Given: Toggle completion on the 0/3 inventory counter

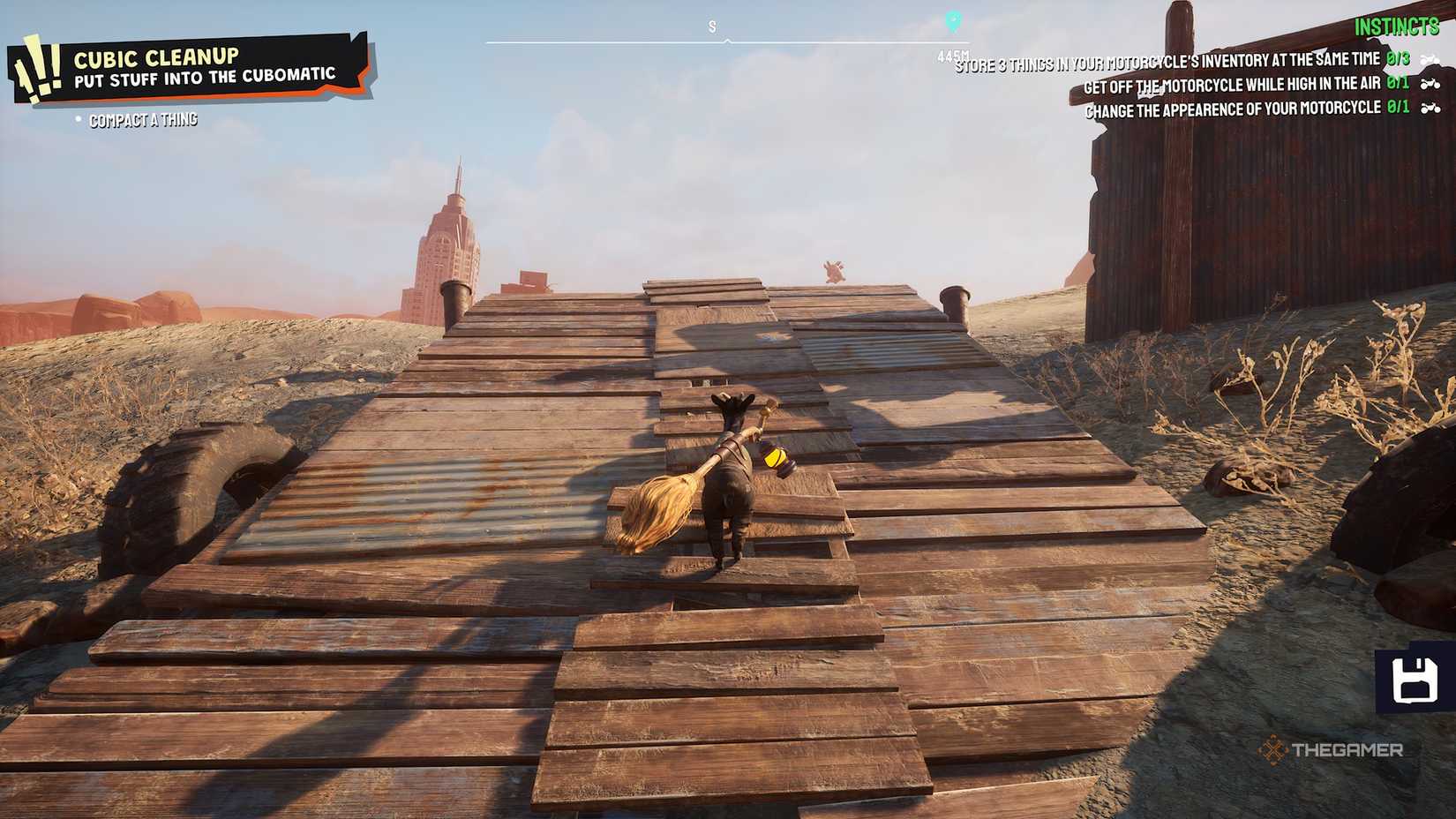Looking at the screenshot, I should [1399, 58].
